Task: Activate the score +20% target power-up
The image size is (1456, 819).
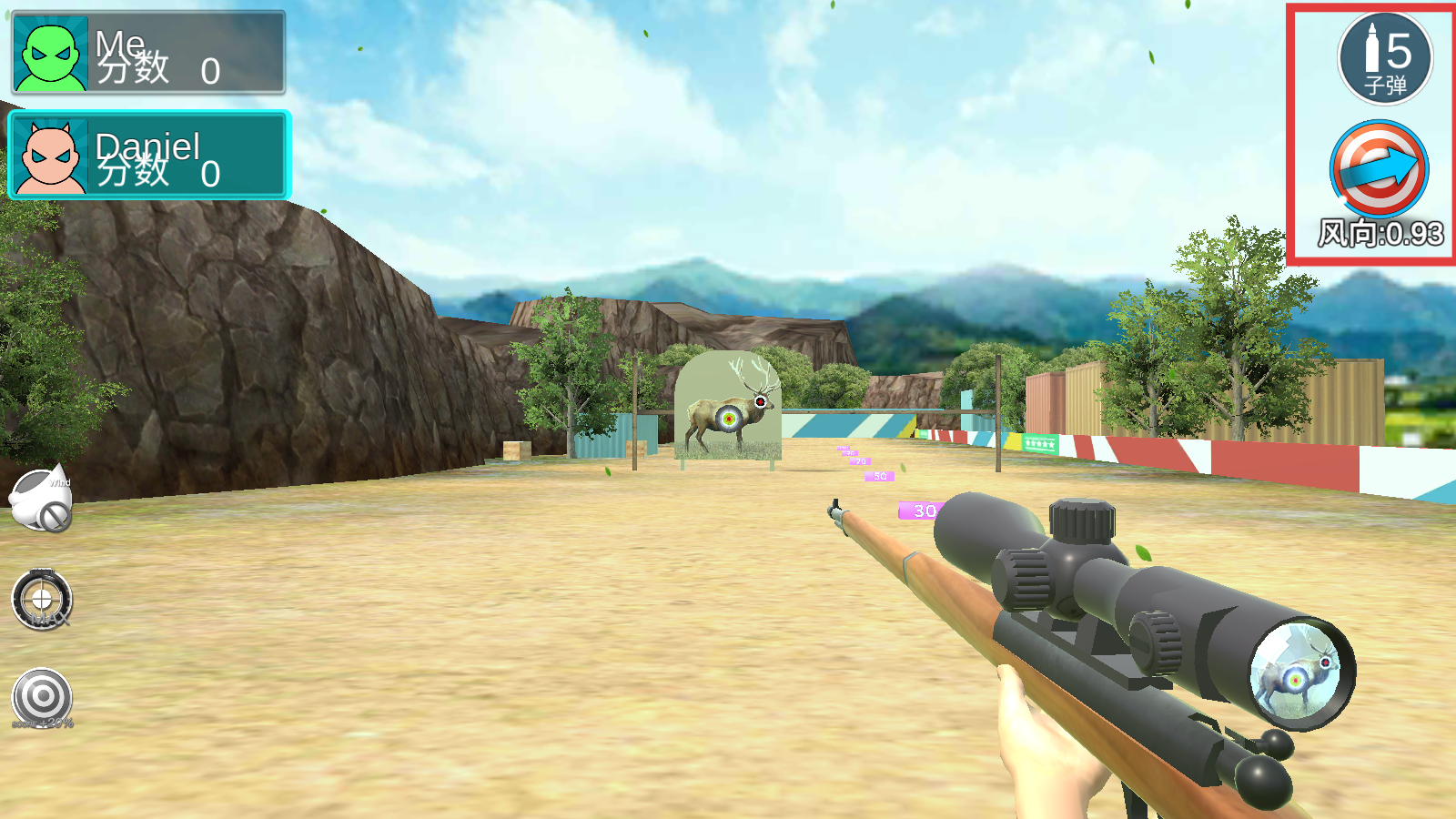Action: tap(42, 699)
